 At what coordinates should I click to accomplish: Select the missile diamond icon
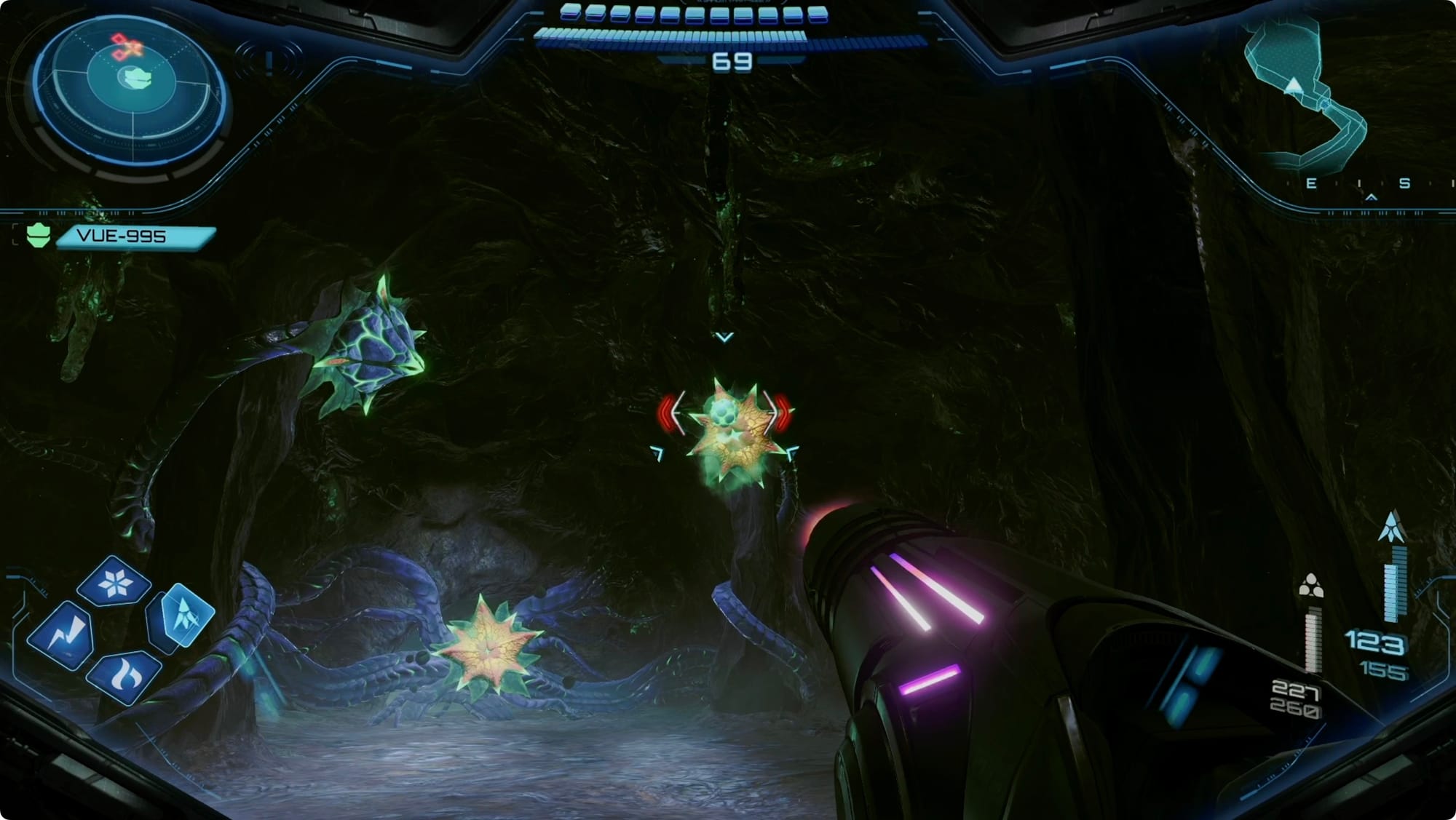point(183,616)
